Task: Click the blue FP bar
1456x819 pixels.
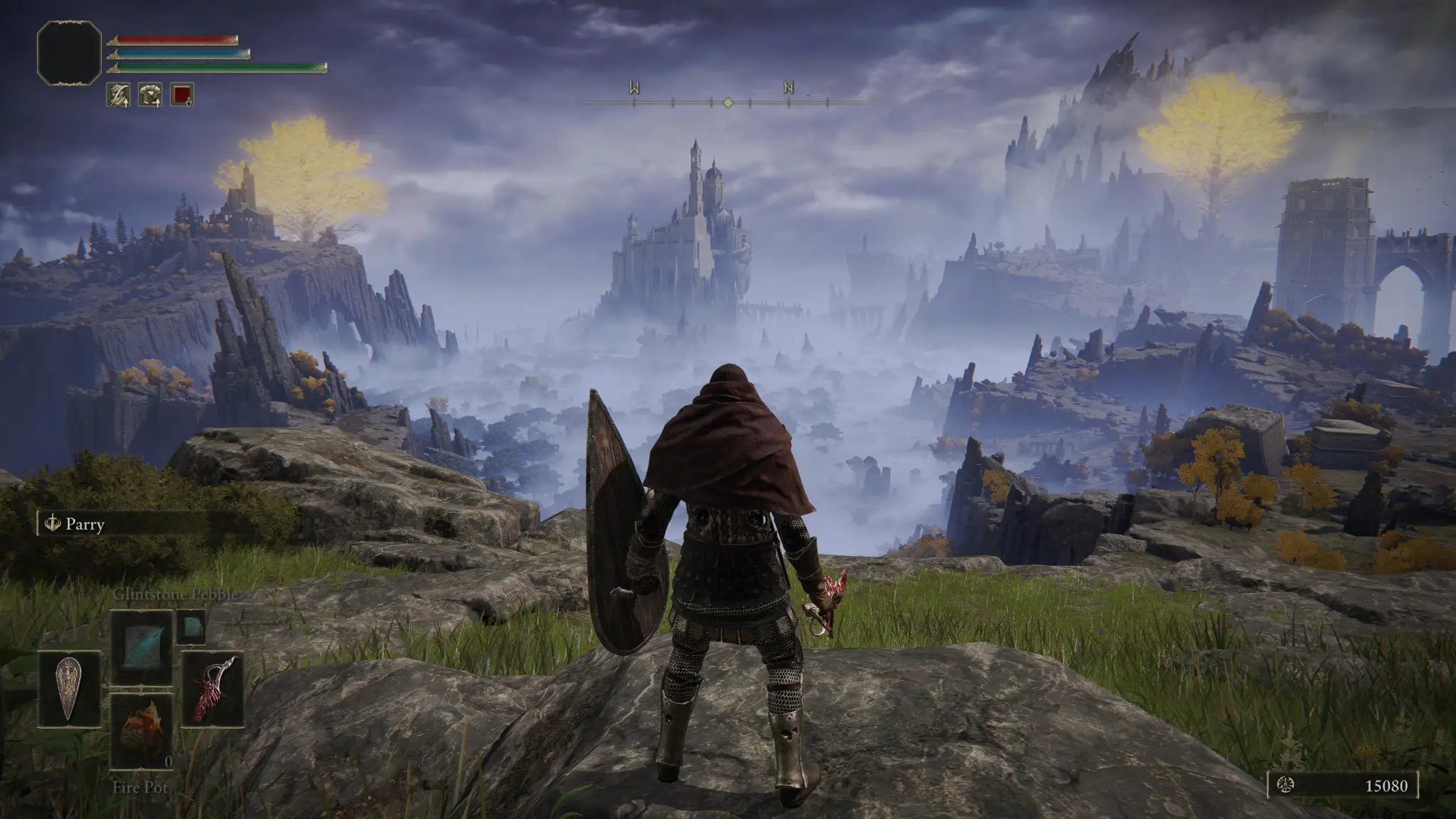Action: tap(177, 53)
